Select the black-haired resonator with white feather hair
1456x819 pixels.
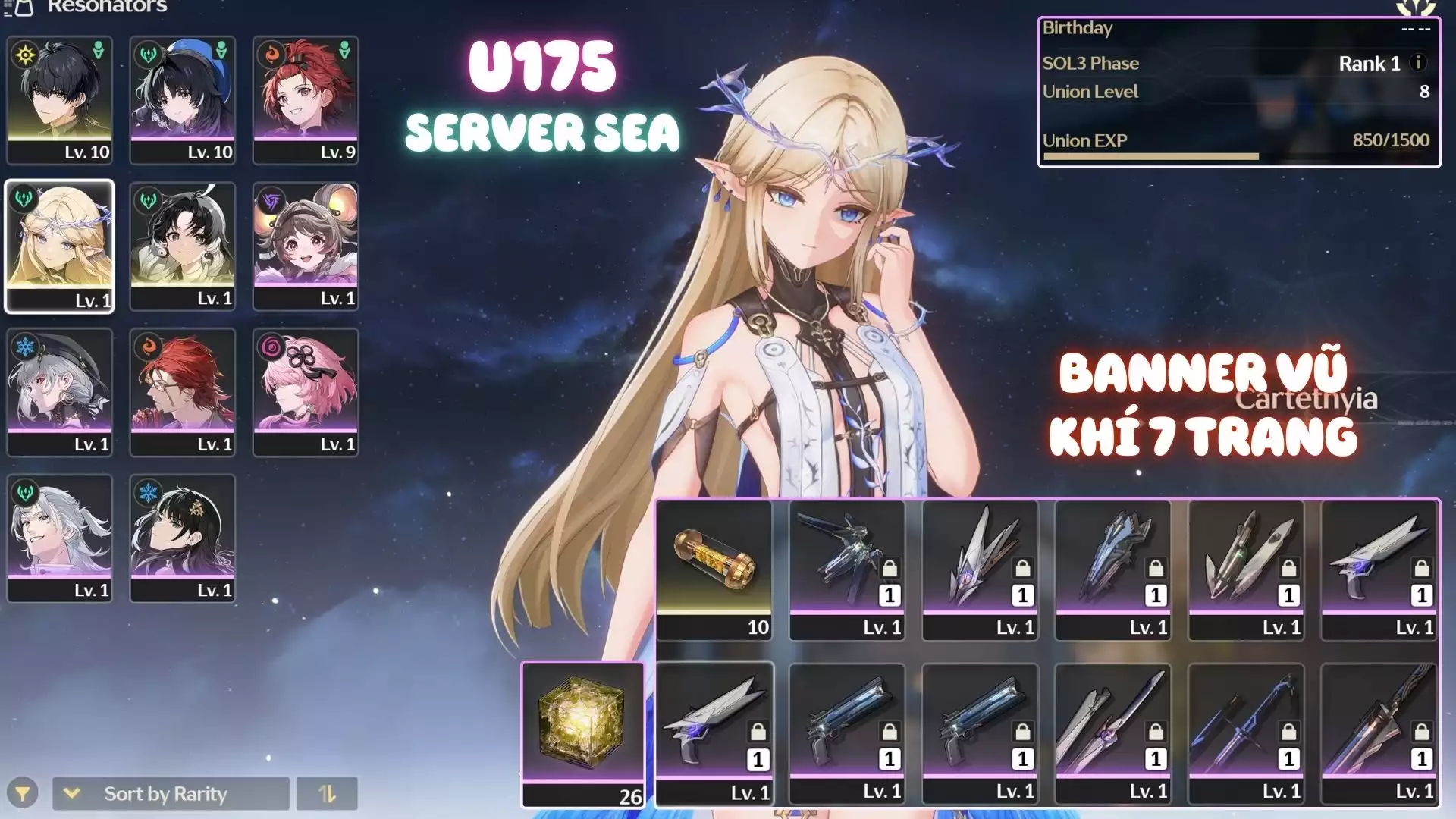pyautogui.click(x=182, y=246)
